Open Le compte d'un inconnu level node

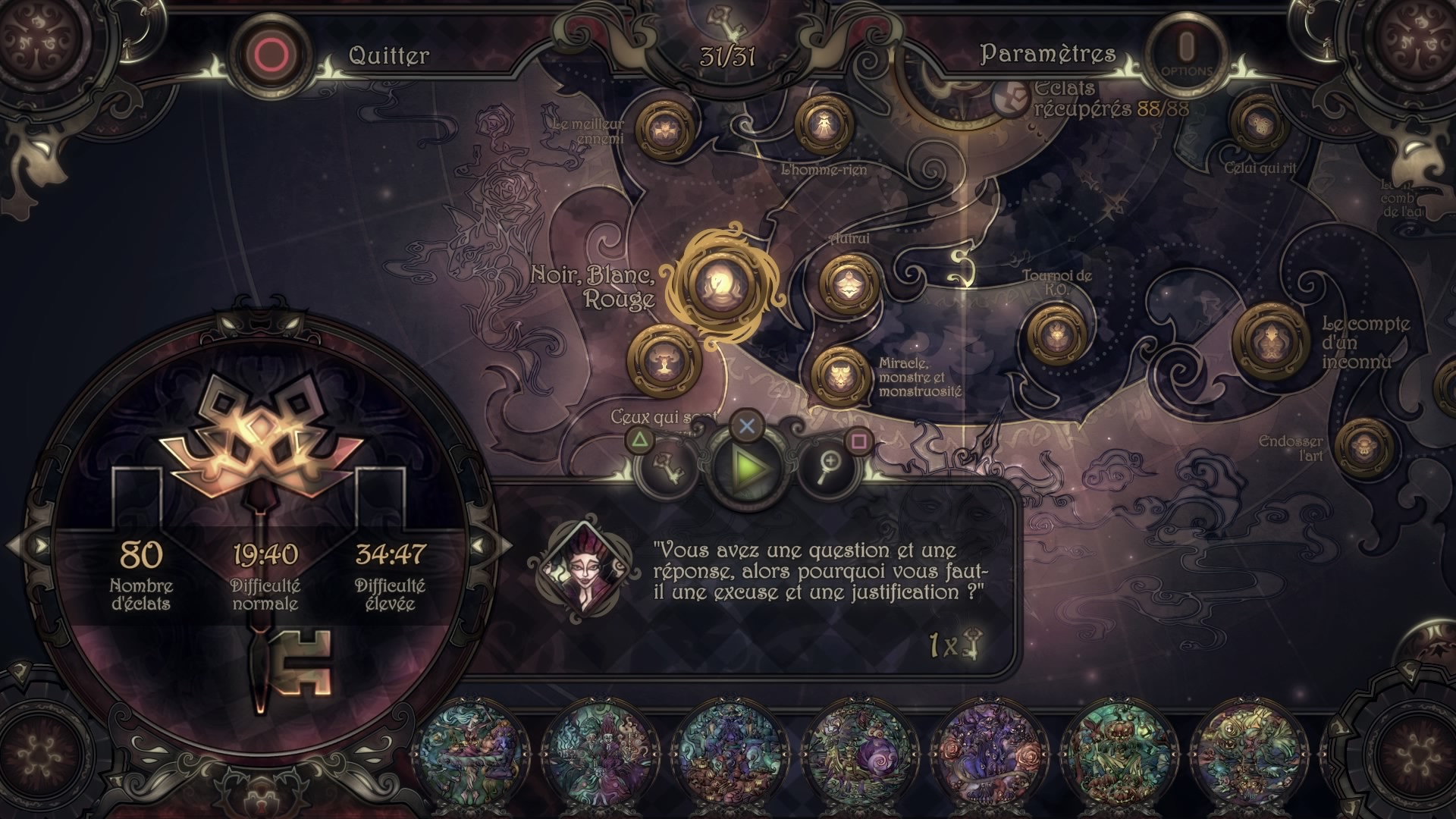point(1270,337)
